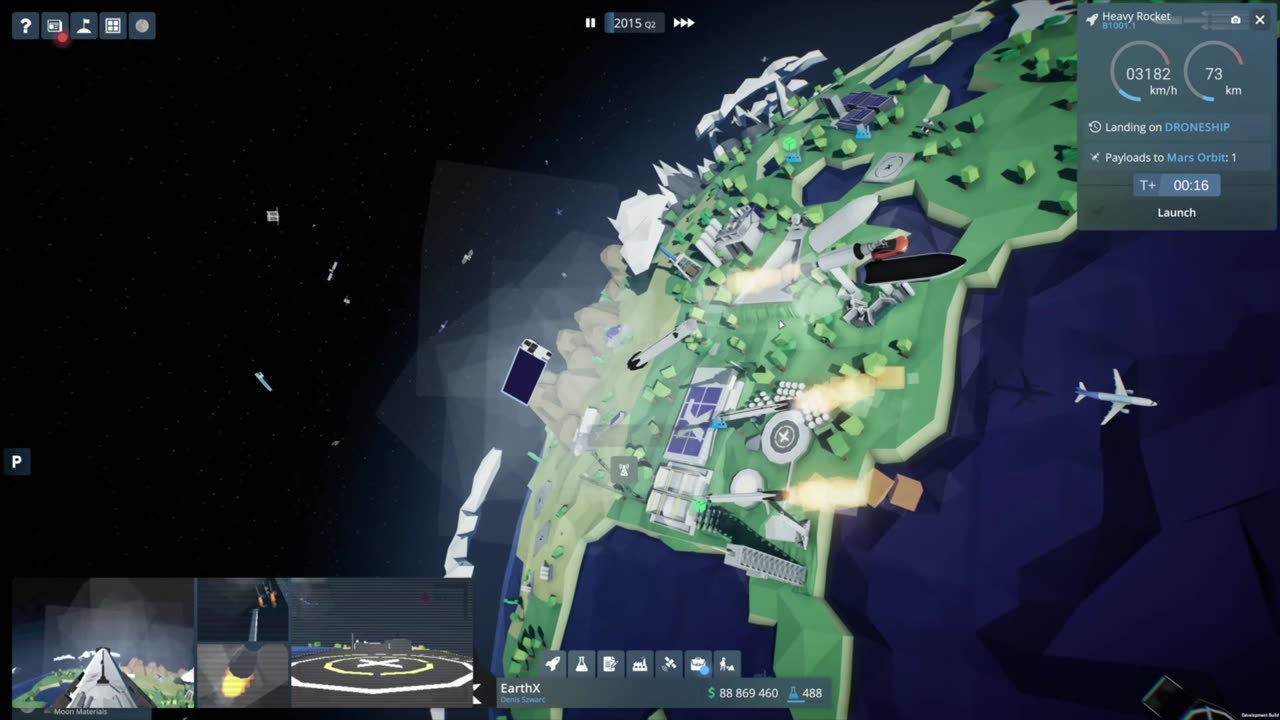Fast forward the game speed
Screen dimensions: 1280x720
[x=684, y=23]
